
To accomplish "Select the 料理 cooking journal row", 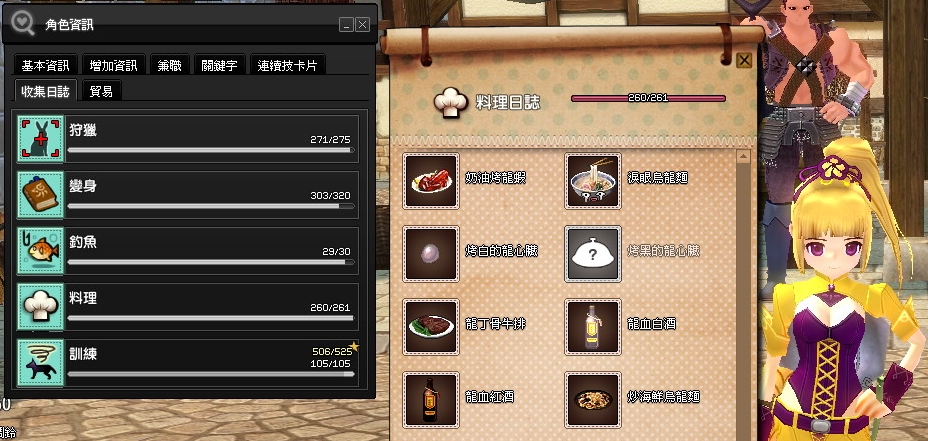I will pyautogui.click(x=187, y=306).
